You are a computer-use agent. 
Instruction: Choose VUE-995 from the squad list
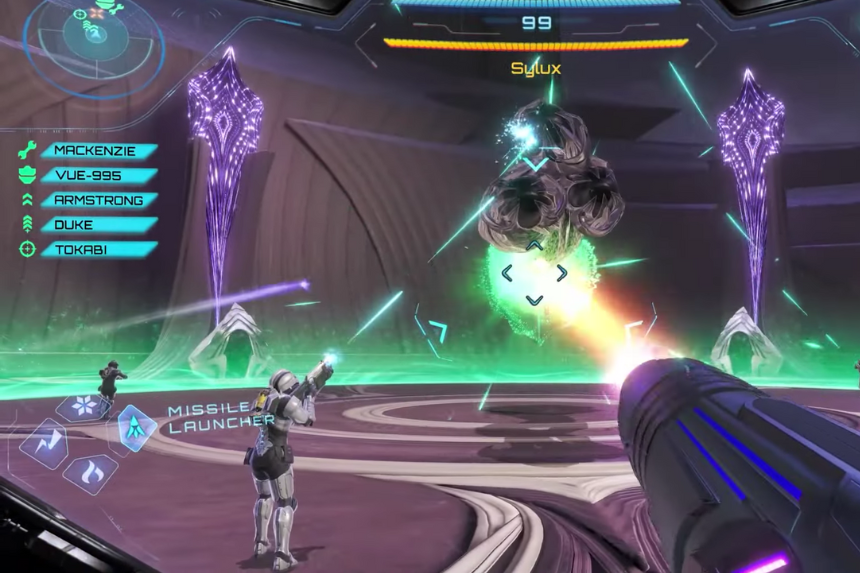pyautogui.click(x=98, y=175)
